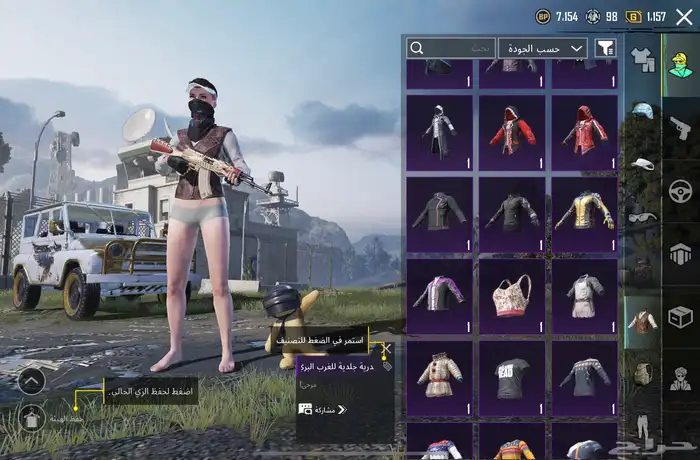Open the crate box category

pyautogui.click(x=680, y=317)
